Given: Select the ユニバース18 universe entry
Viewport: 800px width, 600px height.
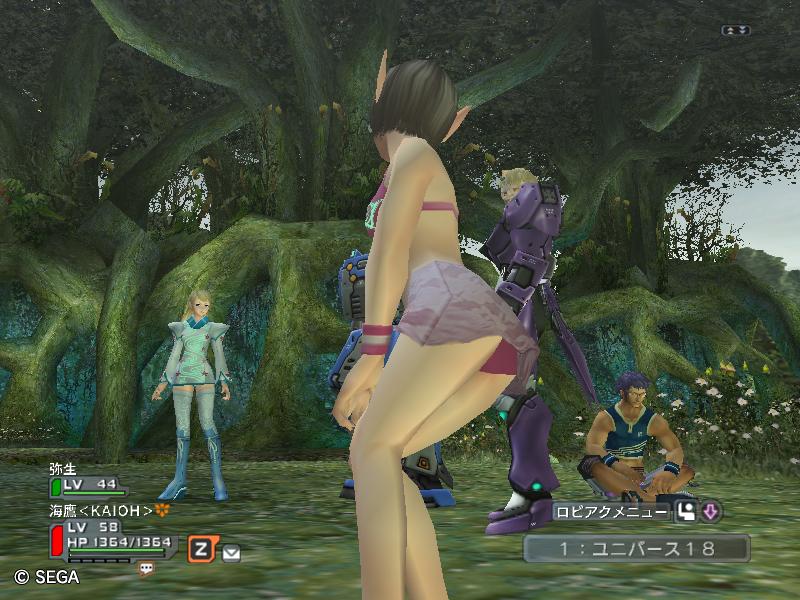Looking at the screenshot, I should (x=636, y=547).
